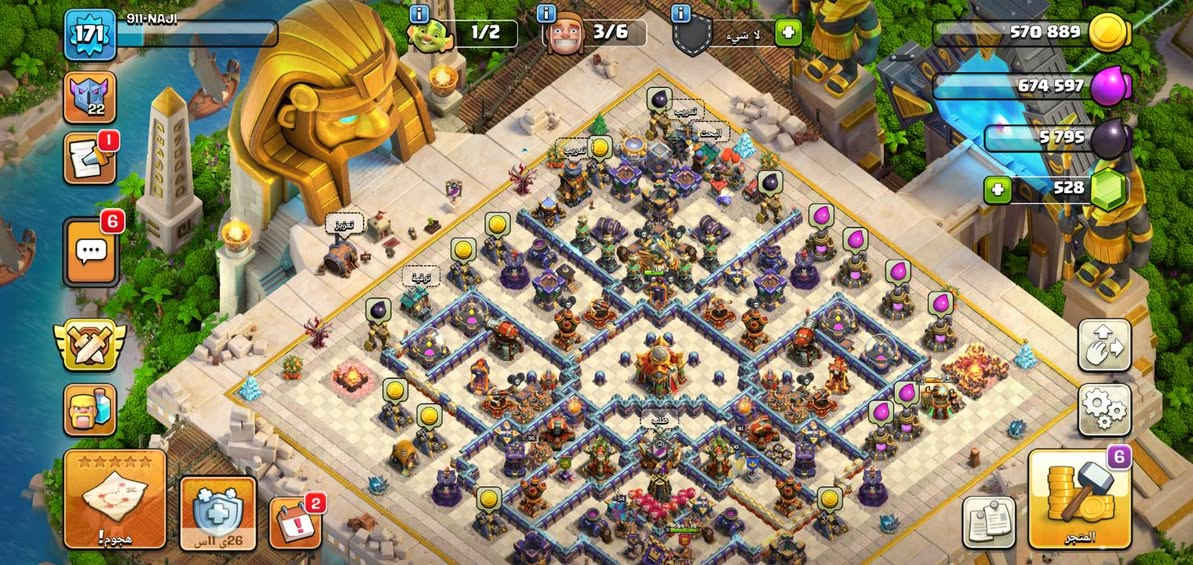Open the barbarian army training button
The image size is (1193, 565).
click(x=90, y=410)
